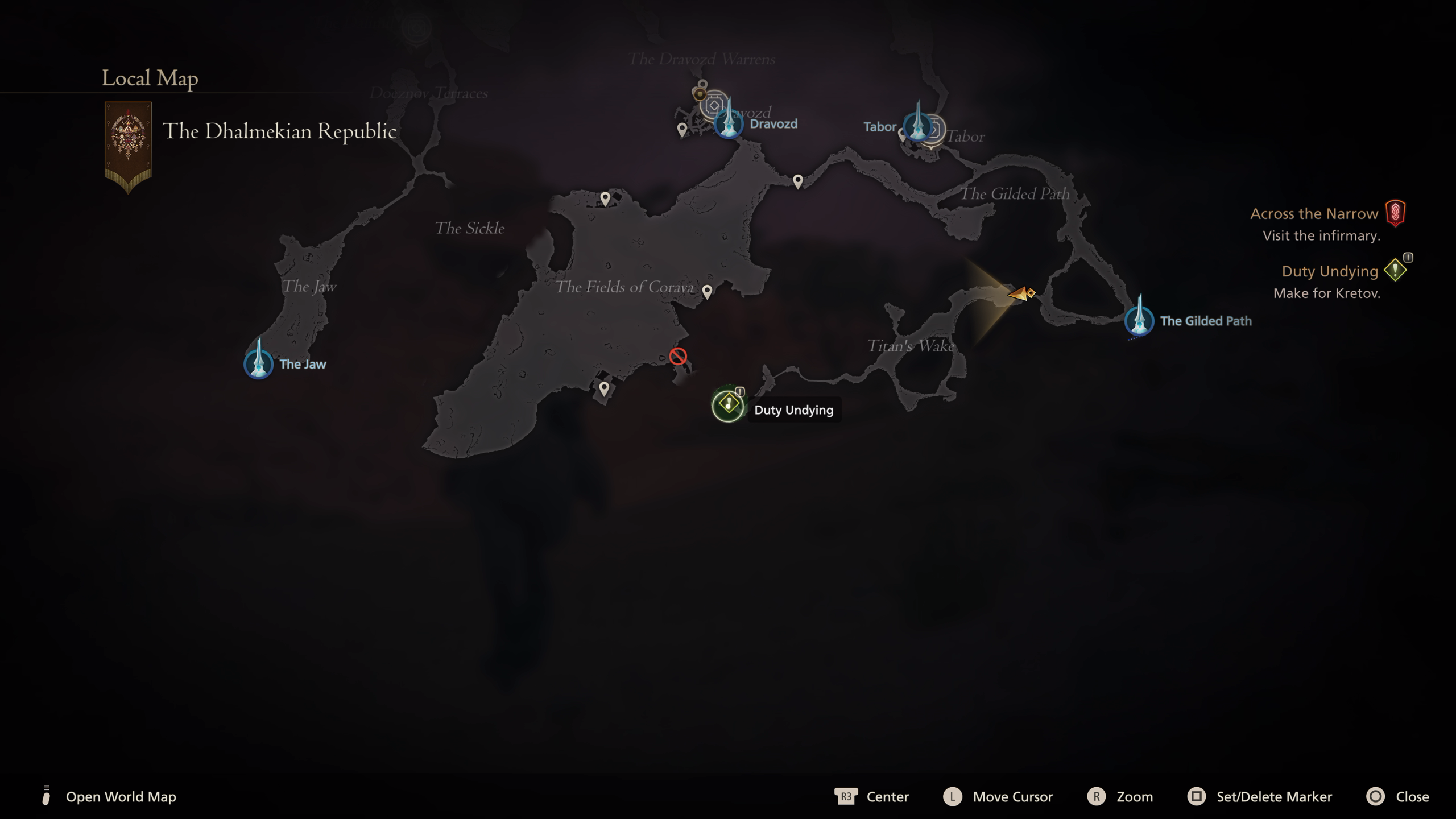
Task: Select the Dravozd obelisk fast-travel icon
Action: click(729, 123)
